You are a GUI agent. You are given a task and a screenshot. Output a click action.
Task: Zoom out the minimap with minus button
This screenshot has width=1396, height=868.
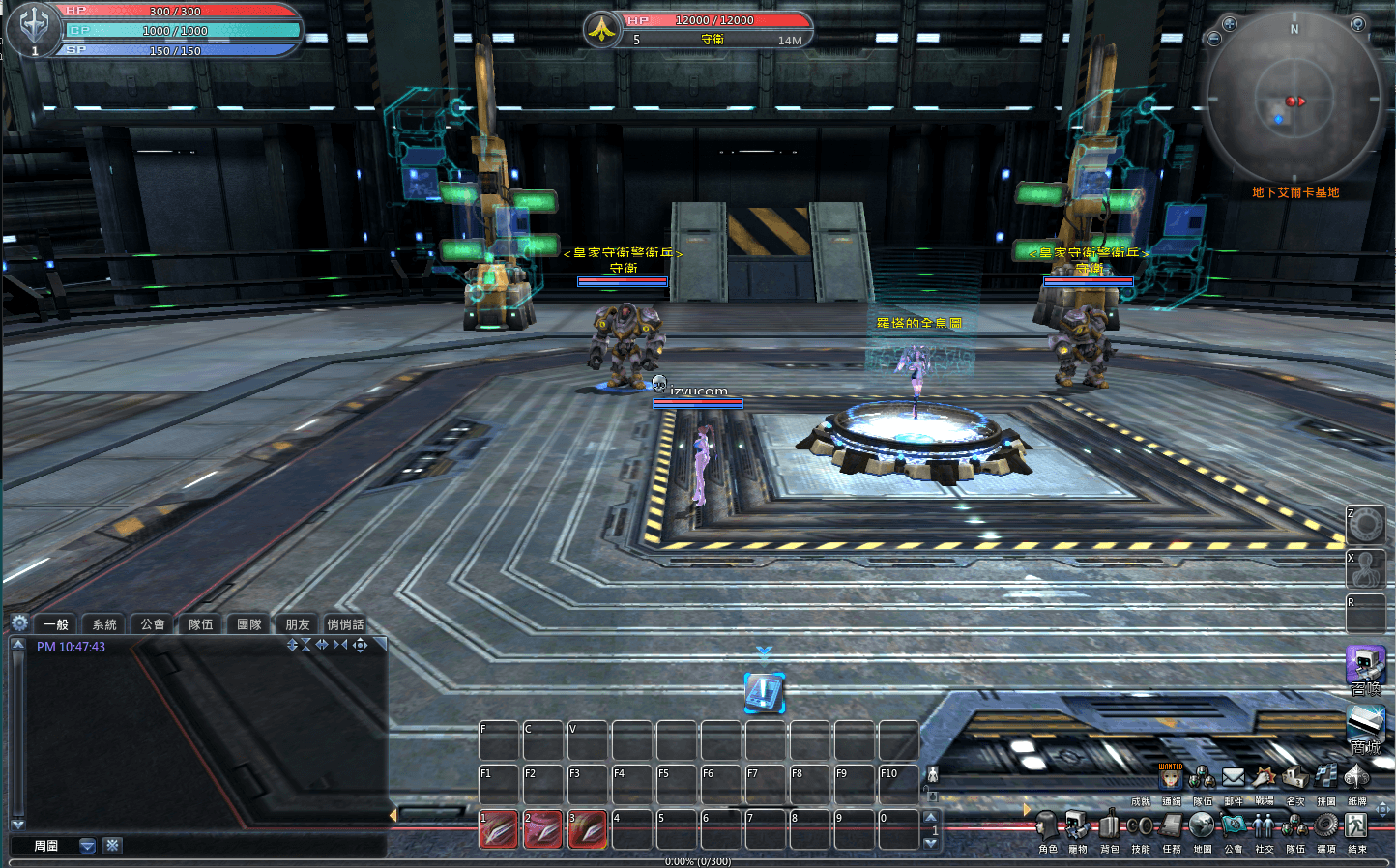[x=1214, y=39]
